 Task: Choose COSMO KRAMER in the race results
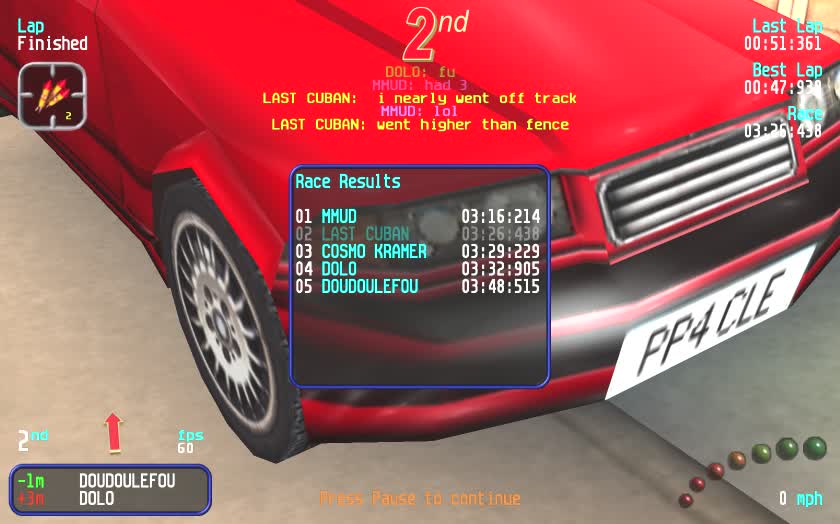[418, 251]
